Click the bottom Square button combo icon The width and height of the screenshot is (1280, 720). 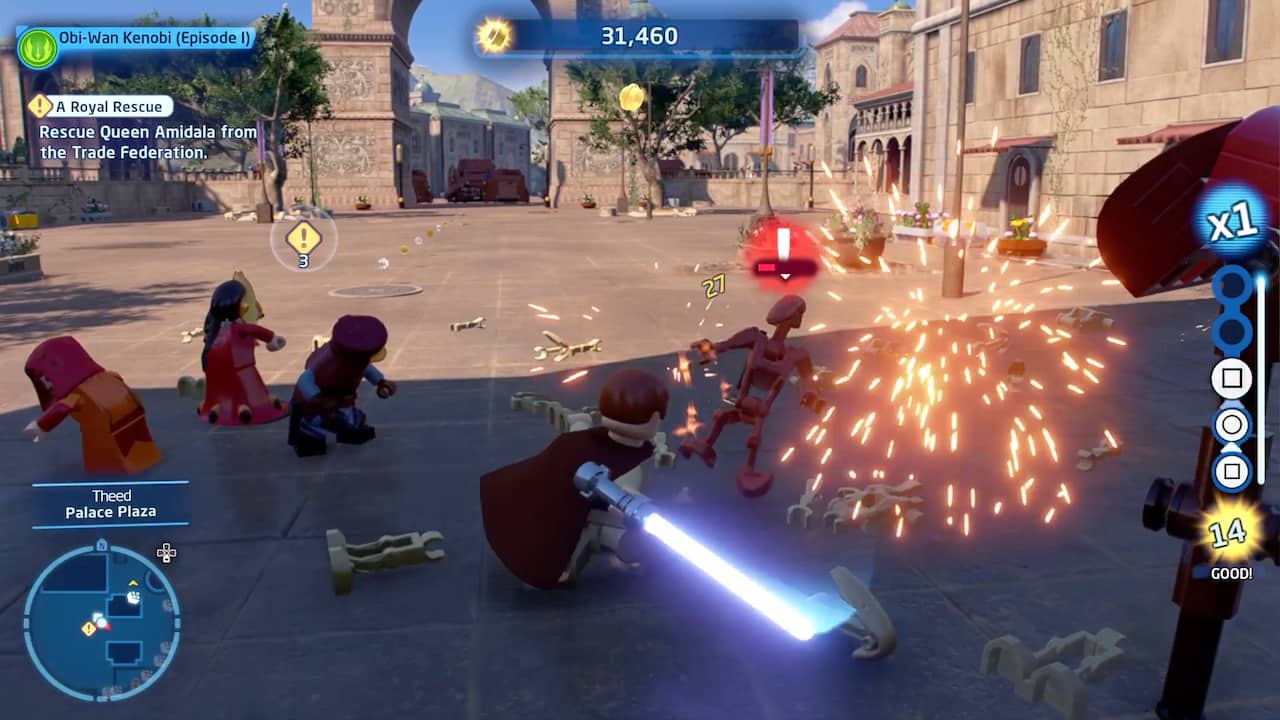pos(1232,472)
